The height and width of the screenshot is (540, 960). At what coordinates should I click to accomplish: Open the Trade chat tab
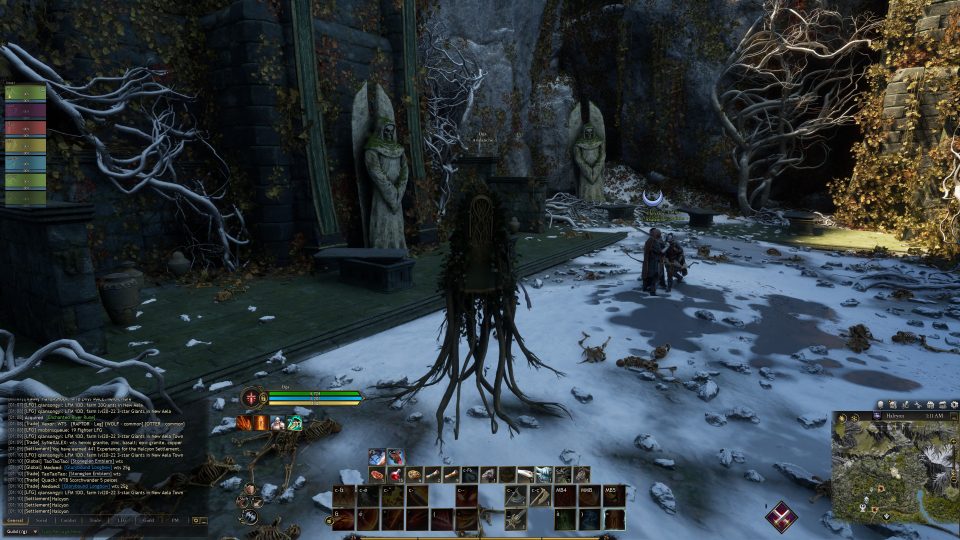95,521
